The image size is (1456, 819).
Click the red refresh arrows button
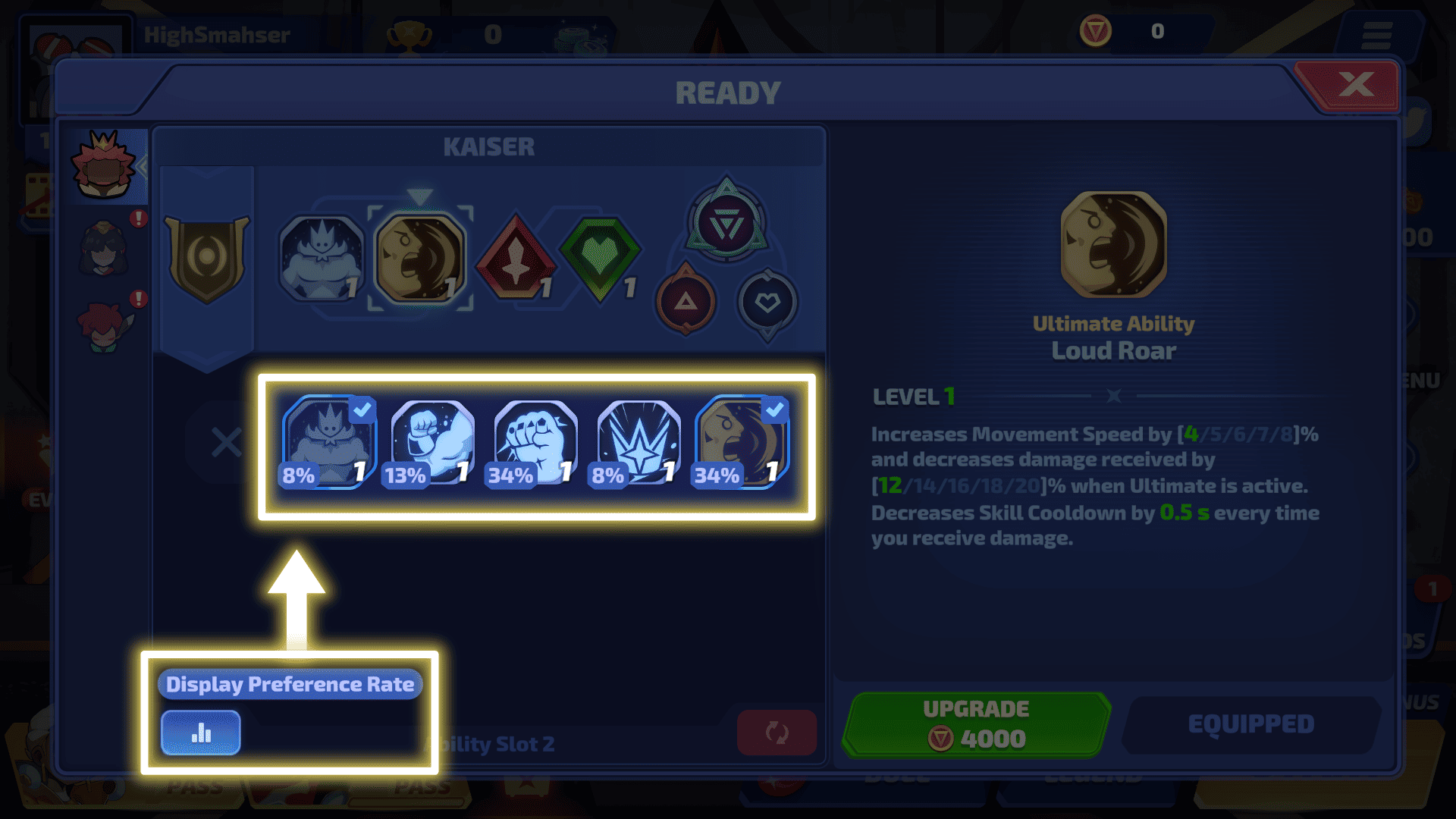click(x=777, y=733)
